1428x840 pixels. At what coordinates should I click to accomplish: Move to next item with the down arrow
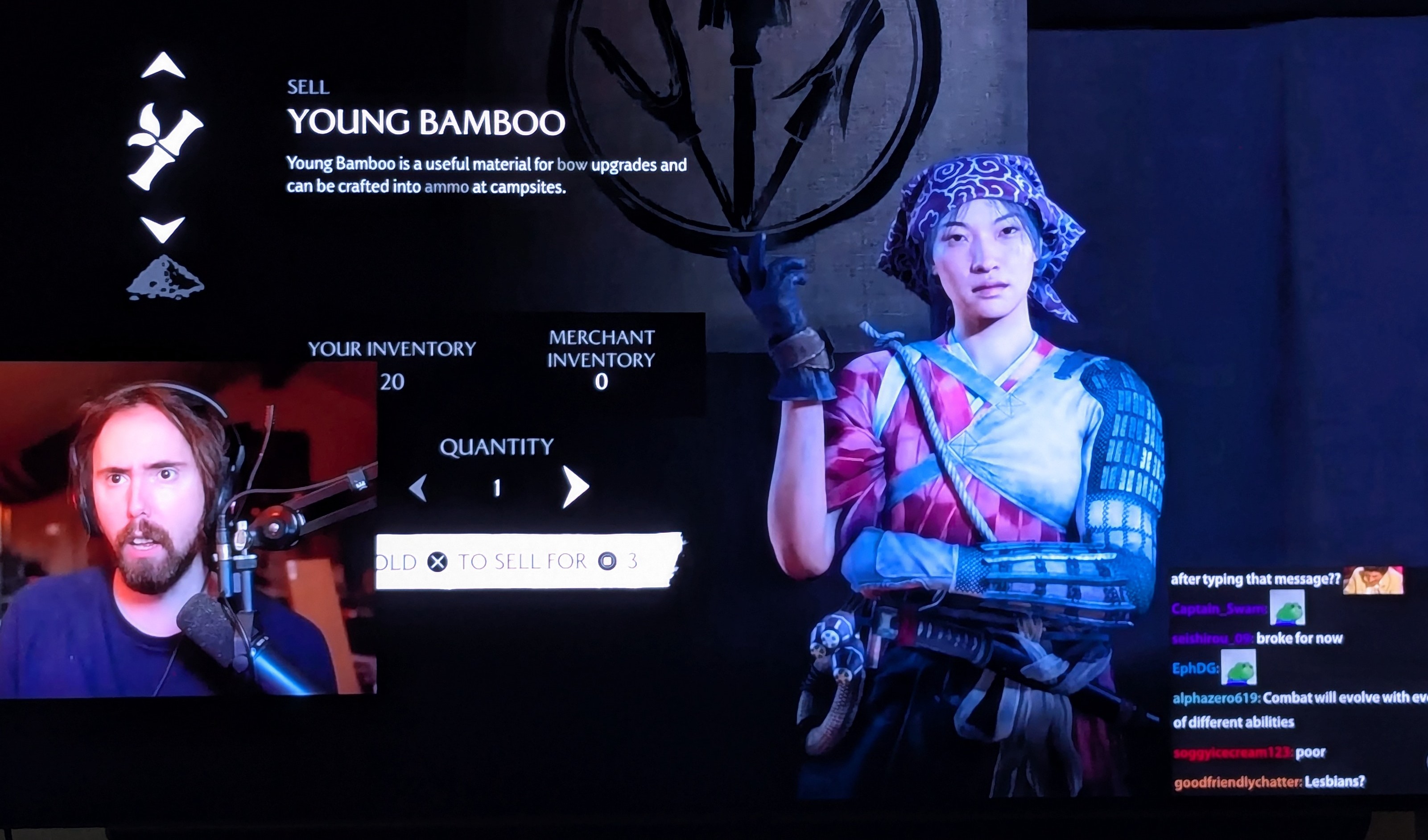point(163,229)
